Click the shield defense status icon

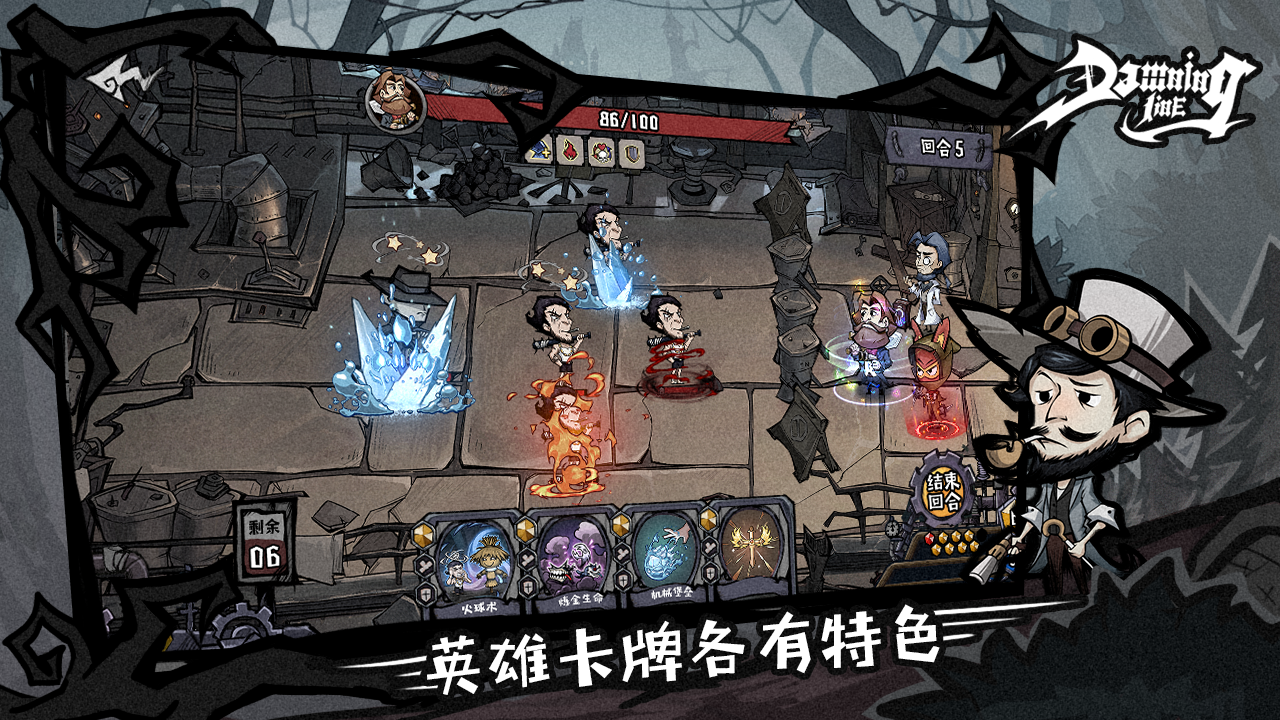633,154
